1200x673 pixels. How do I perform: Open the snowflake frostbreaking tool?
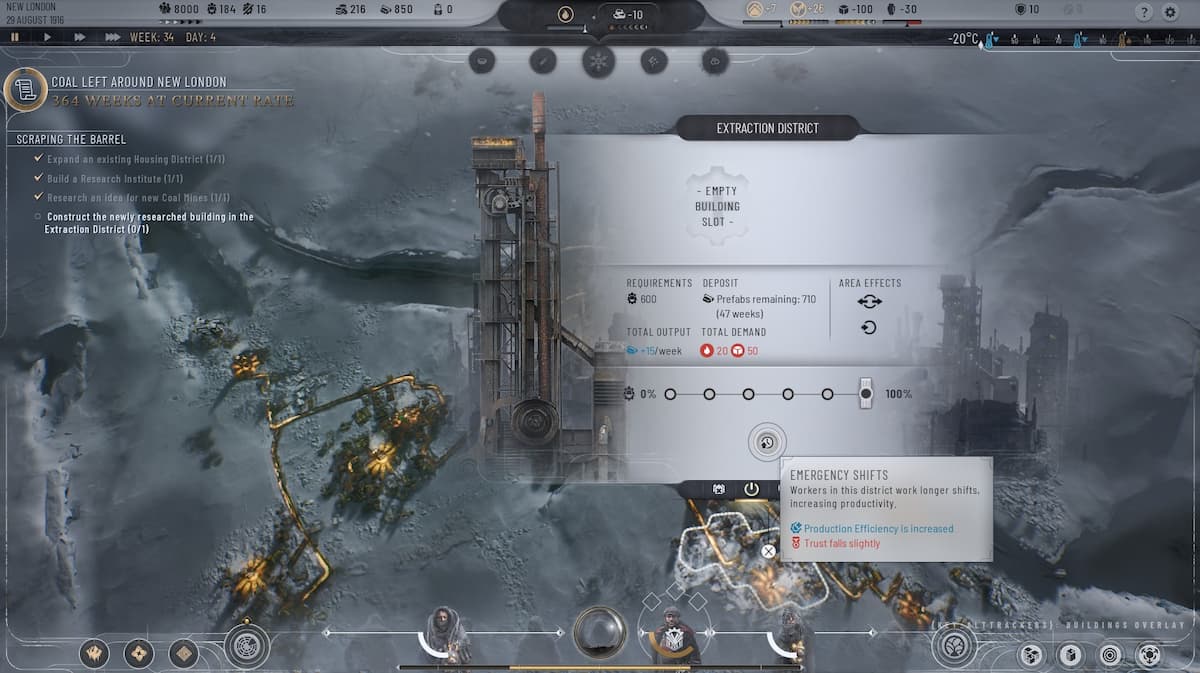[x=599, y=60]
